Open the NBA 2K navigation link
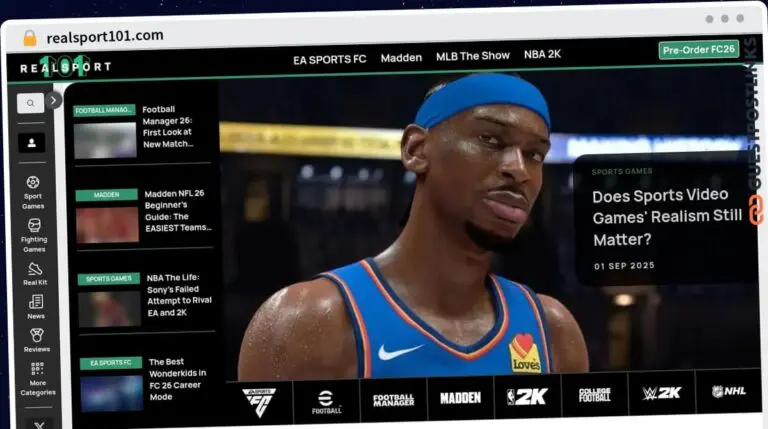The image size is (768, 429). pyautogui.click(x=542, y=56)
